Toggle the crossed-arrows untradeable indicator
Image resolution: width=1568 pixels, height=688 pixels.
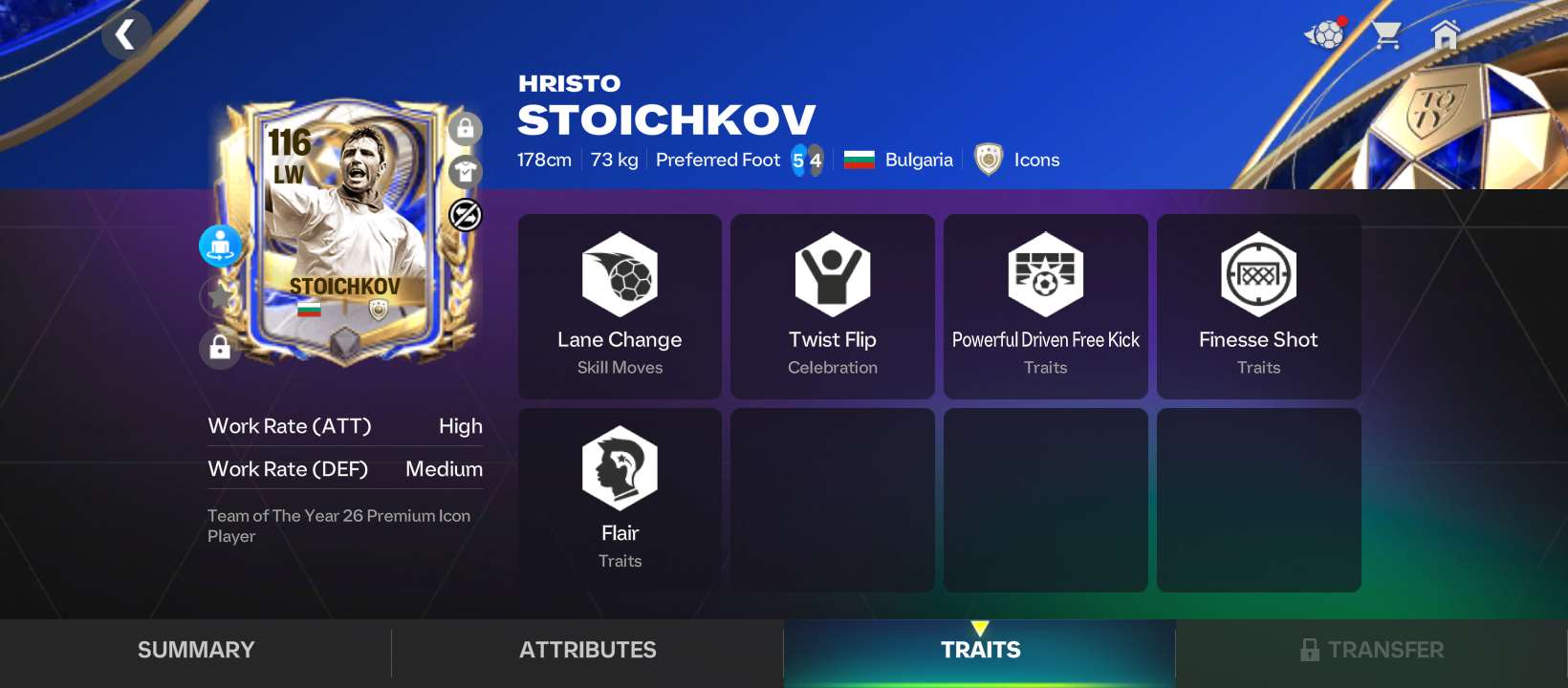tap(466, 214)
